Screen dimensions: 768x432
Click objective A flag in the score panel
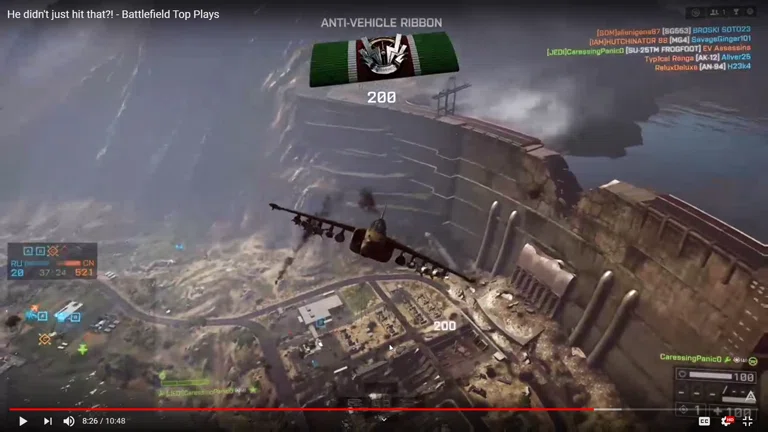[x=27, y=252]
